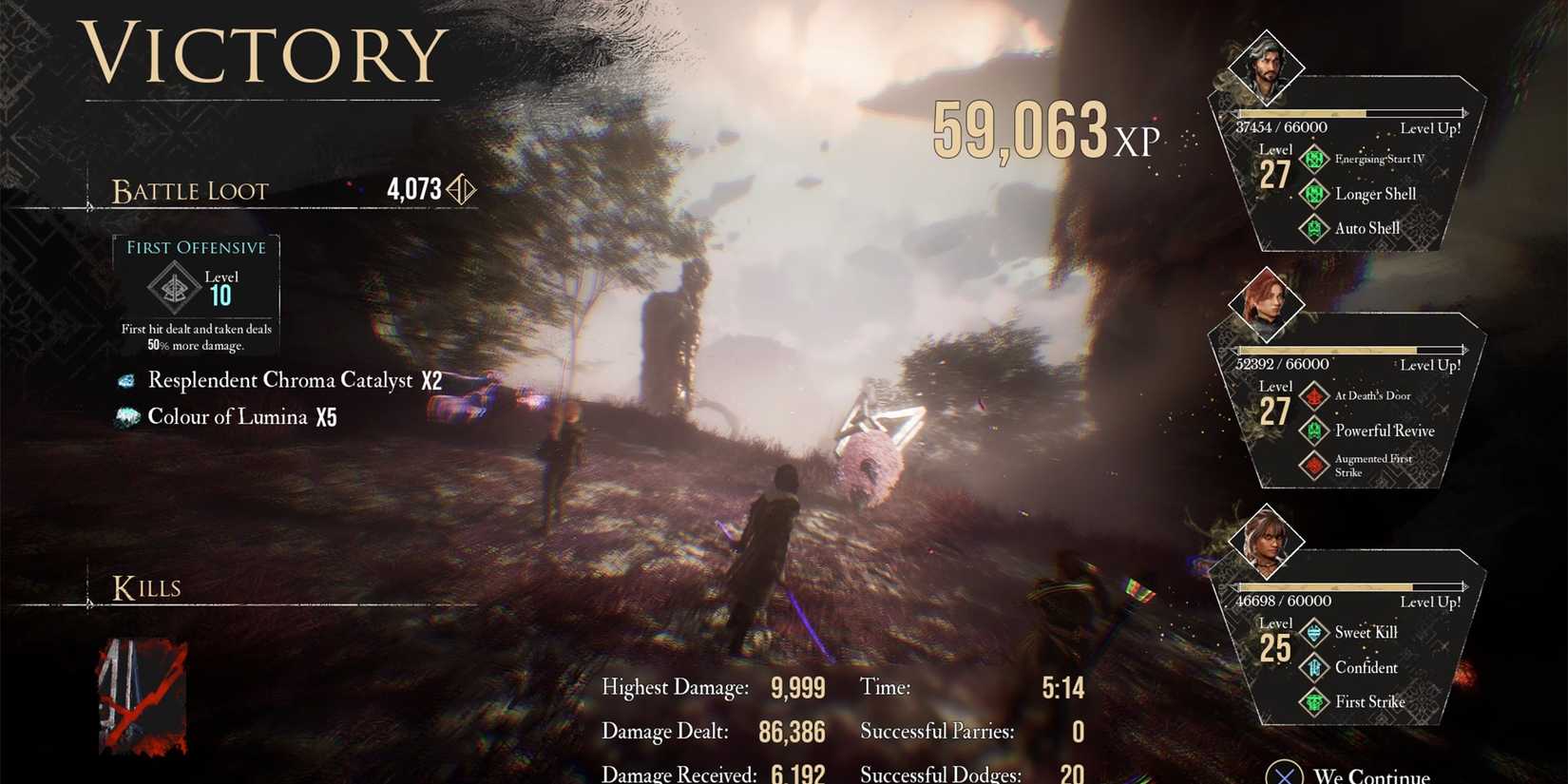Select the Colour of Lumina loot icon
The width and height of the screenshot is (1568, 784).
coord(126,417)
